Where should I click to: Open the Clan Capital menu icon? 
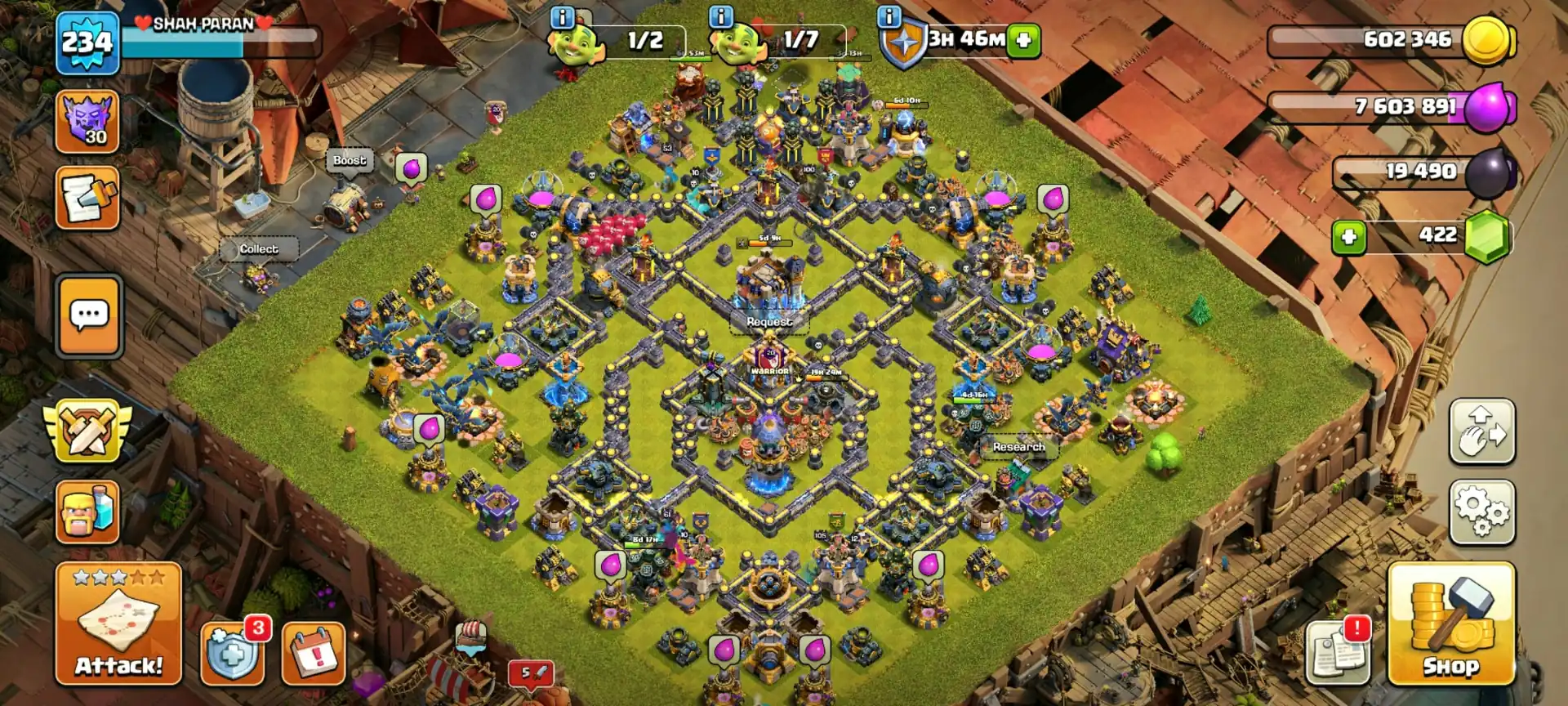coord(87,121)
